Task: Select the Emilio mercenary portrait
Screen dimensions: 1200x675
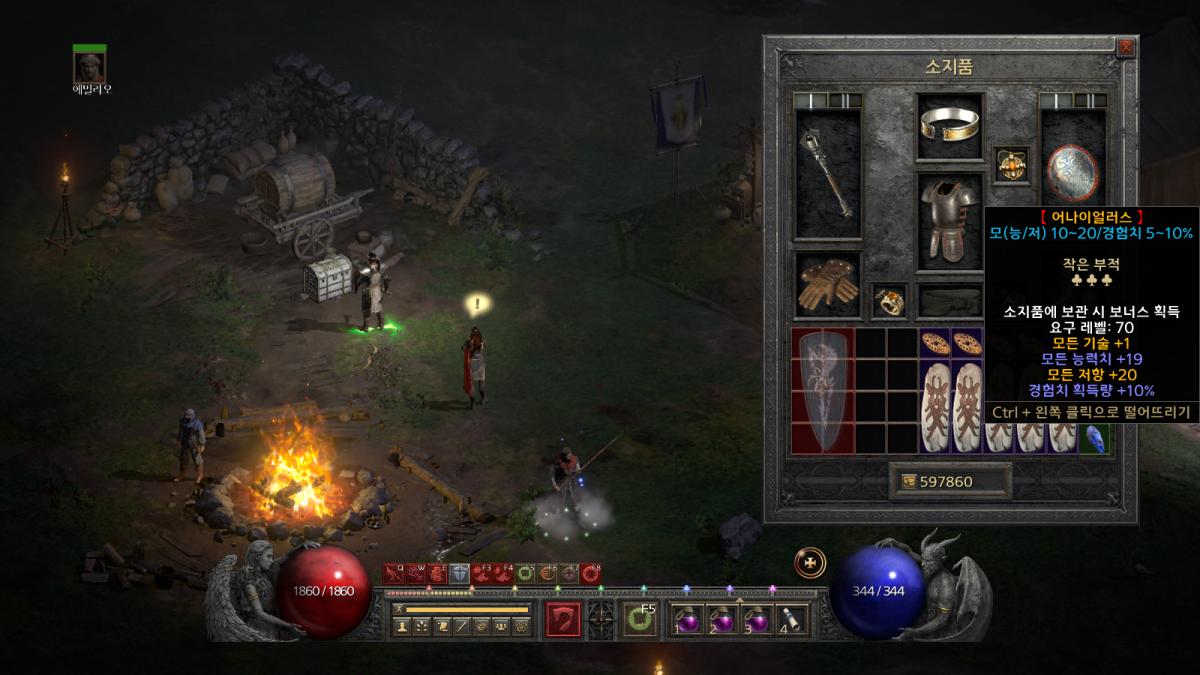Action: pos(89,66)
